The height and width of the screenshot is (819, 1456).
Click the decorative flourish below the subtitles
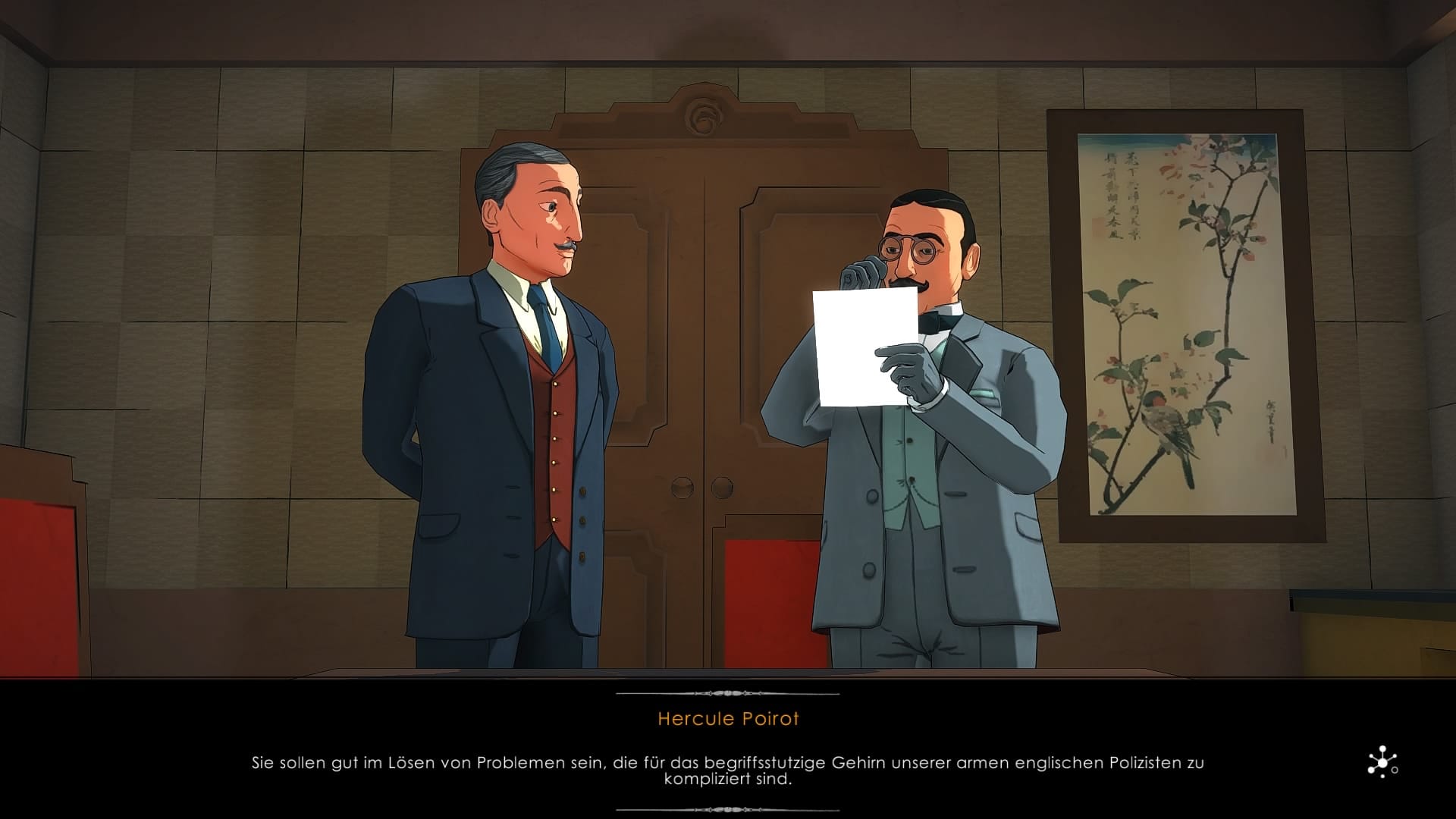coord(728,808)
